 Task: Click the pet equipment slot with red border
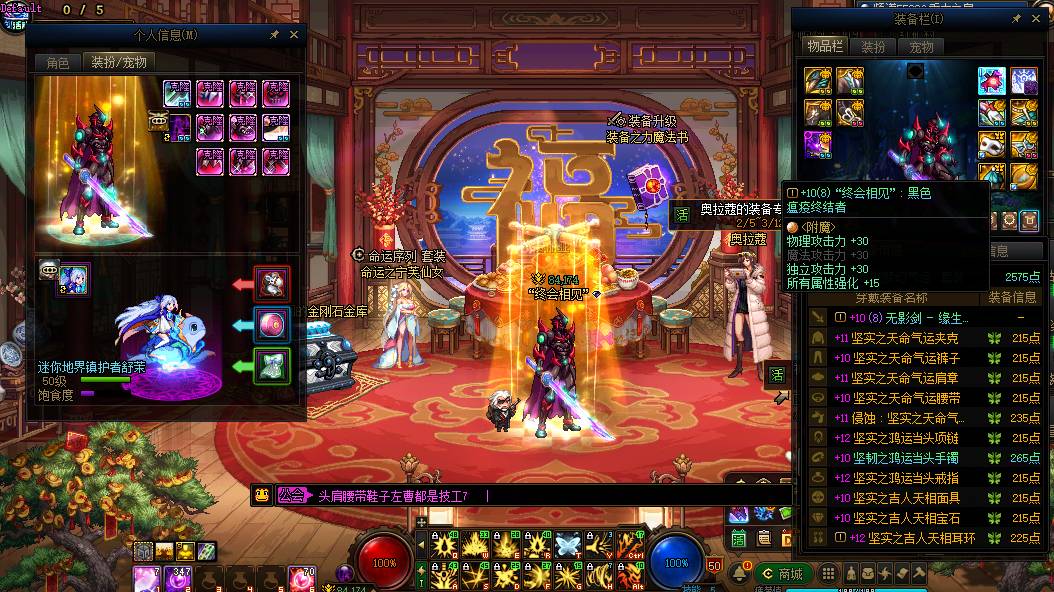pos(272,284)
